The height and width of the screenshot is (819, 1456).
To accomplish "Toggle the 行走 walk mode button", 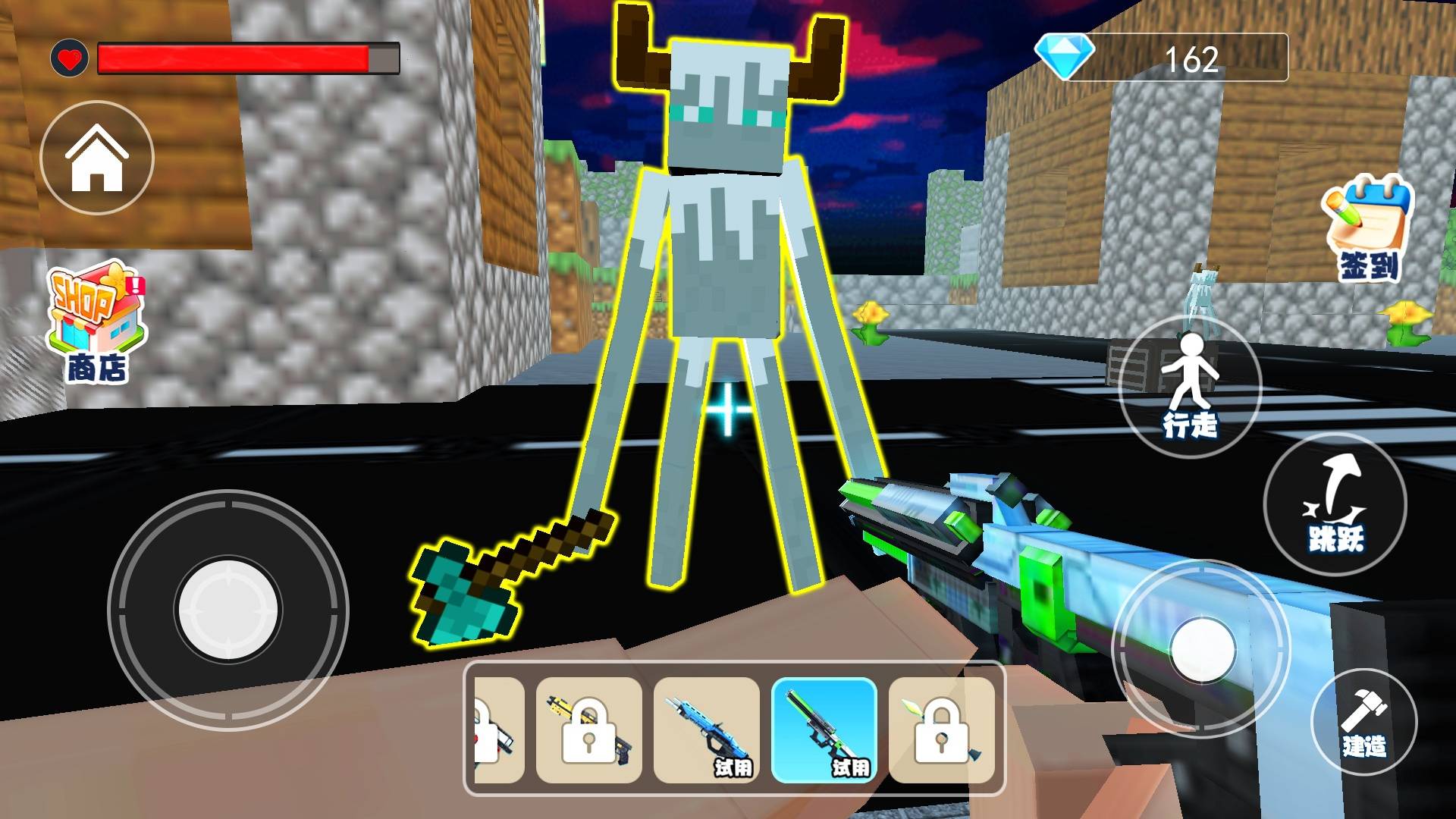I will coord(1190,388).
